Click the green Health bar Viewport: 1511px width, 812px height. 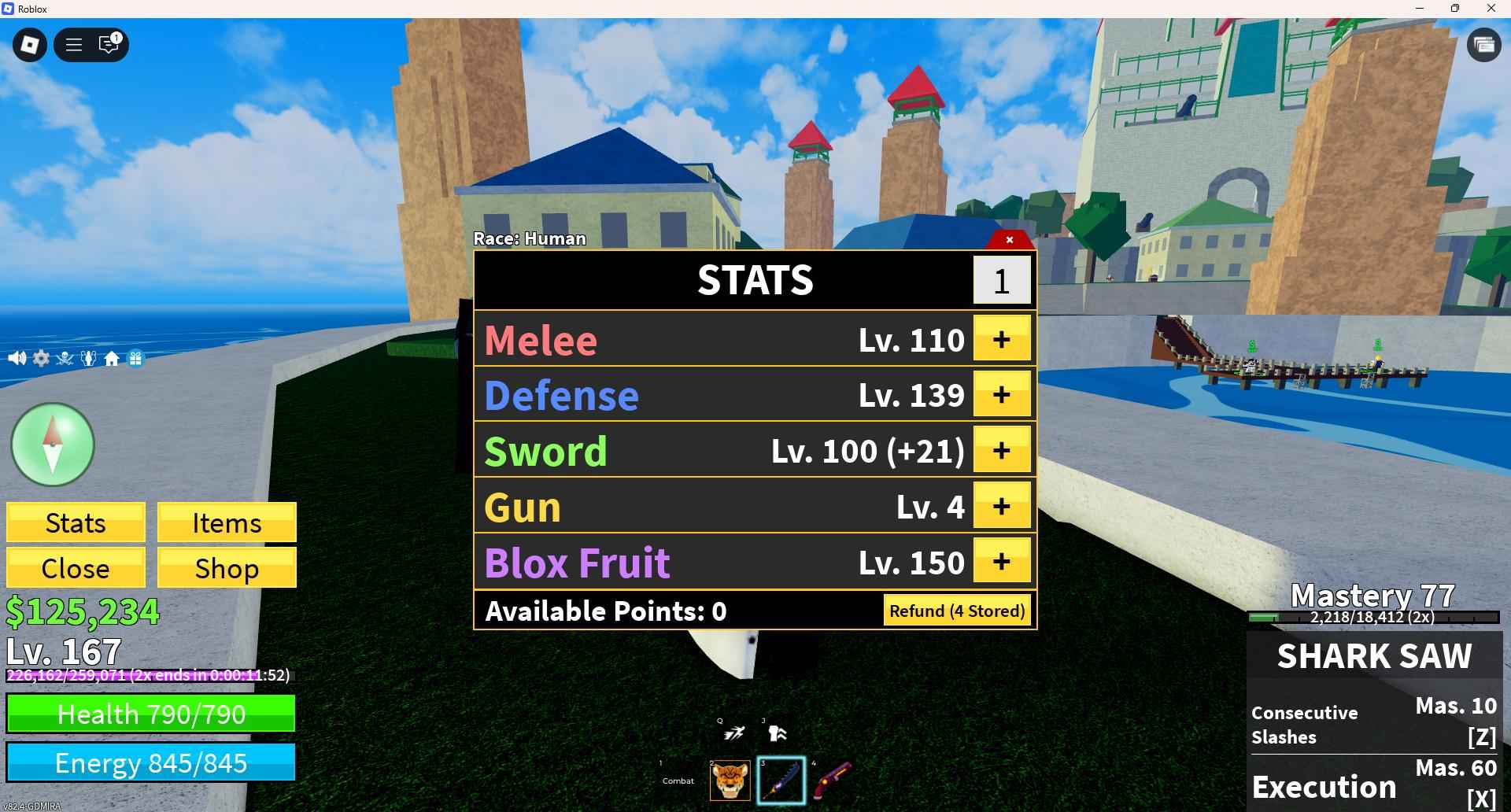click(150, 714)
